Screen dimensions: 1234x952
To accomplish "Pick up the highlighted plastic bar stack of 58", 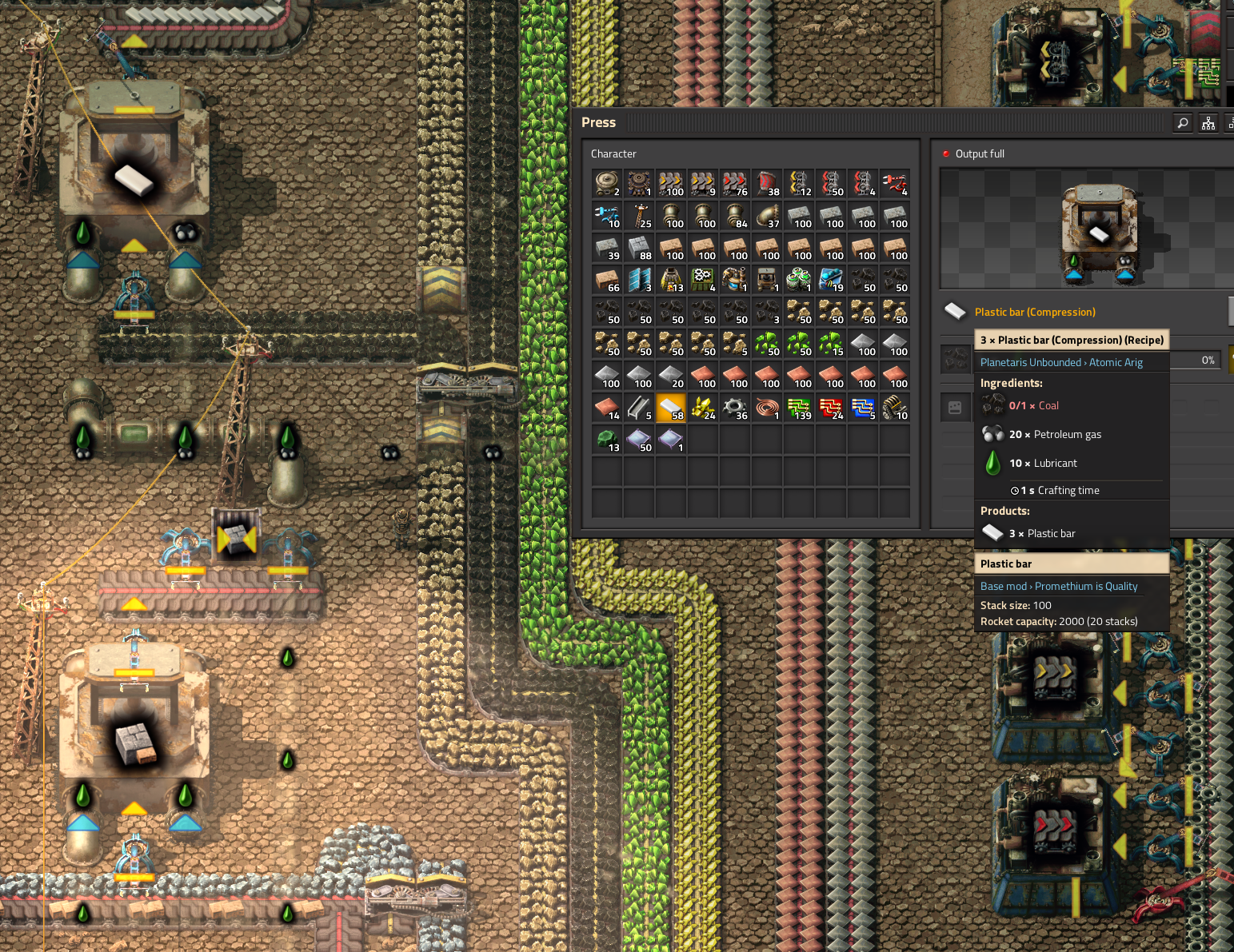I will click(671, 408).
